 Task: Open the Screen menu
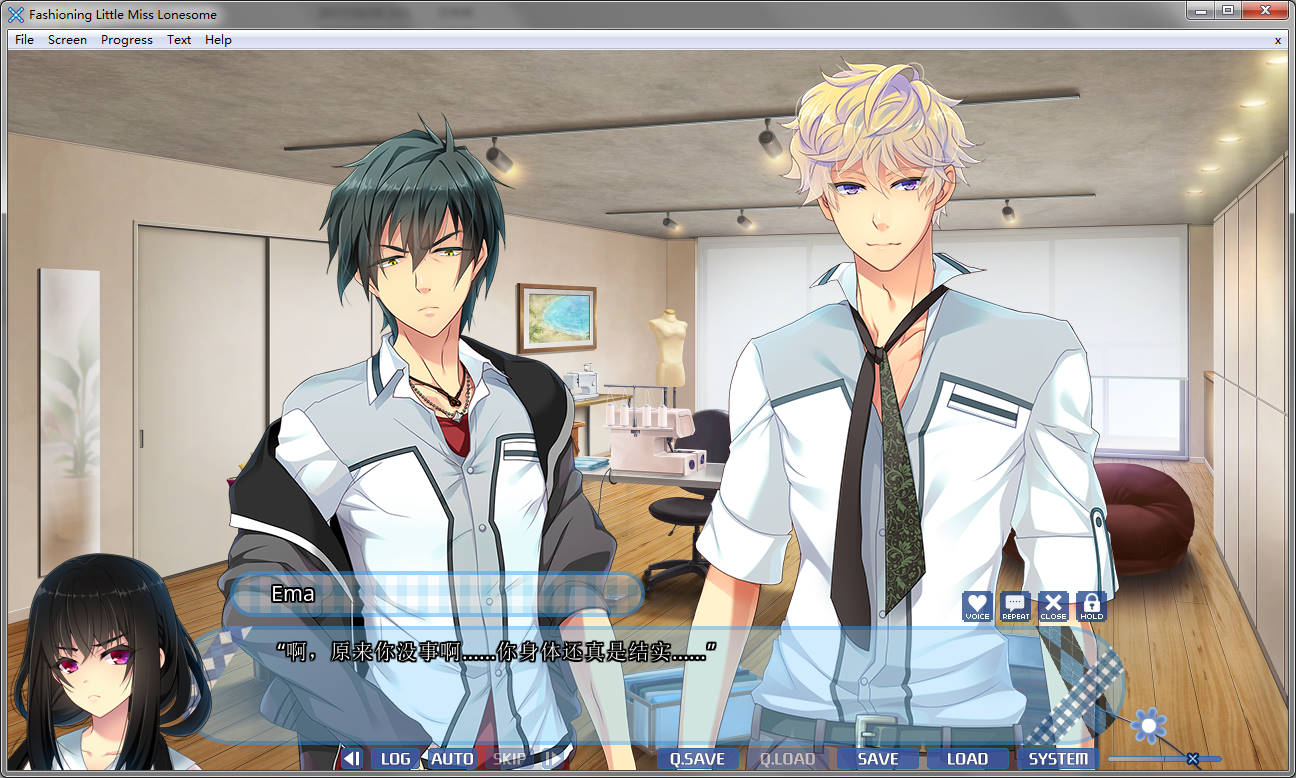point(67,40)
